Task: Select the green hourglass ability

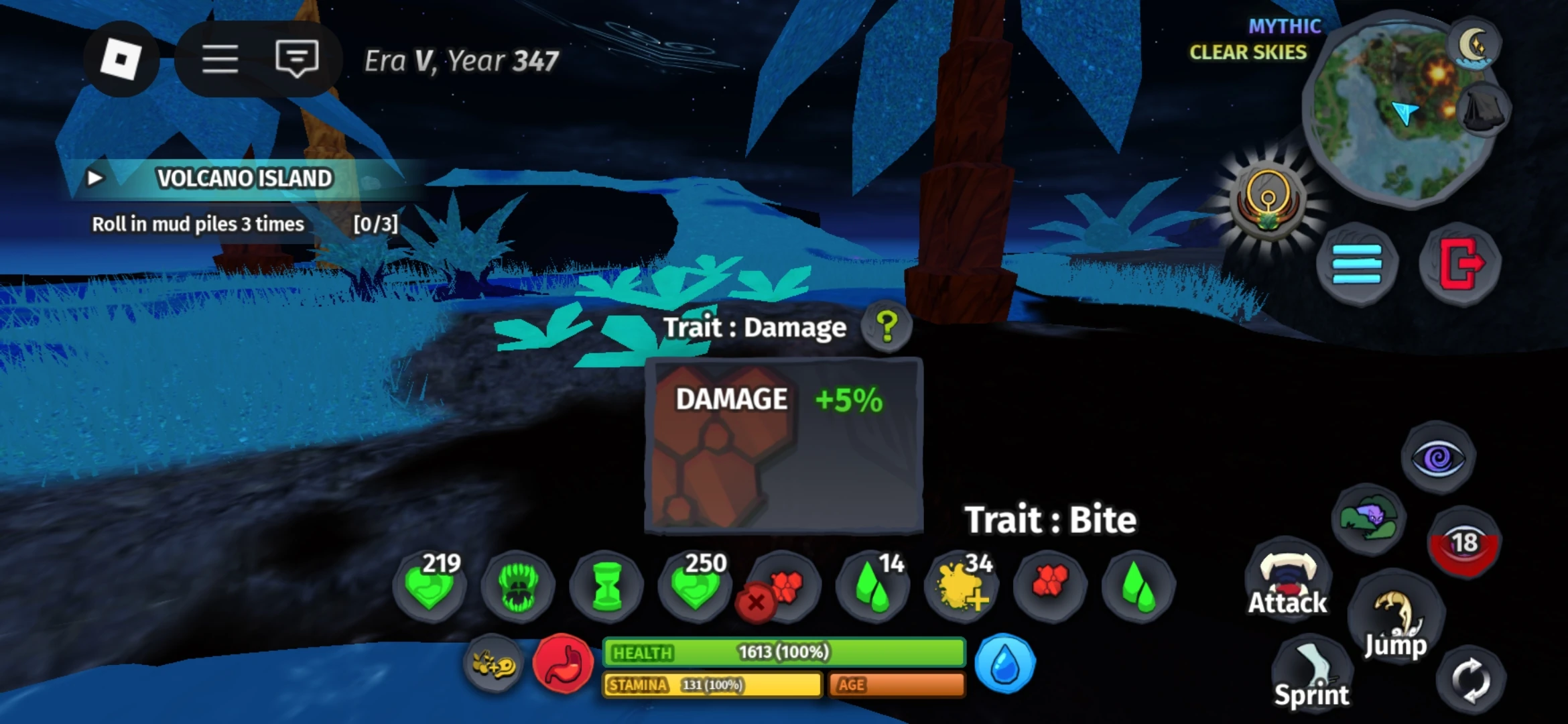Action: coord(606,585)
